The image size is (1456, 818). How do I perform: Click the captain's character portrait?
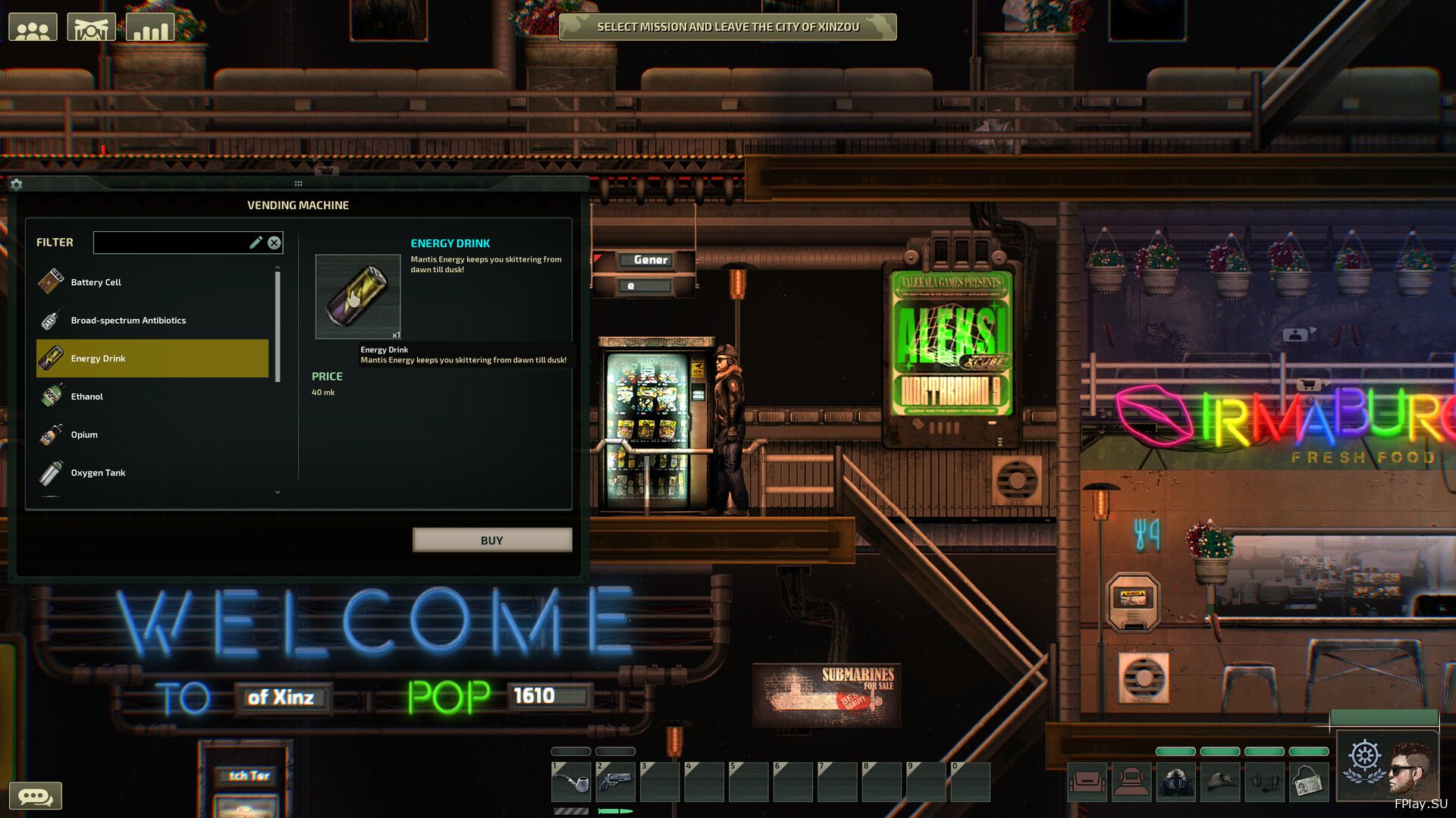[1410, 767]
